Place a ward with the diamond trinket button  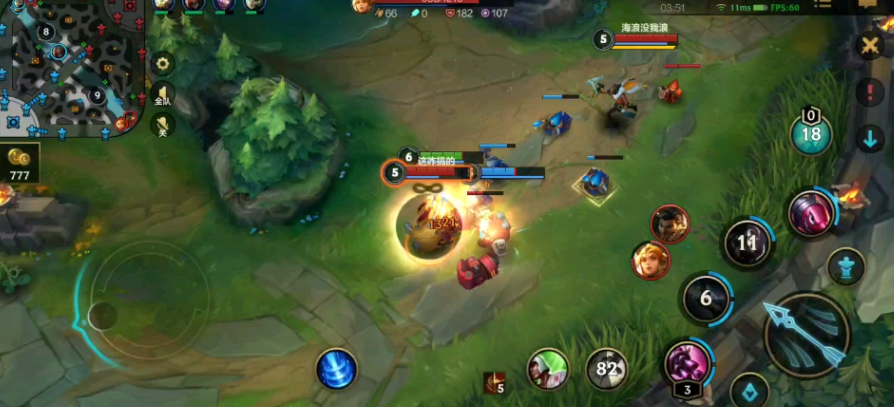click(x=750, y=391)
